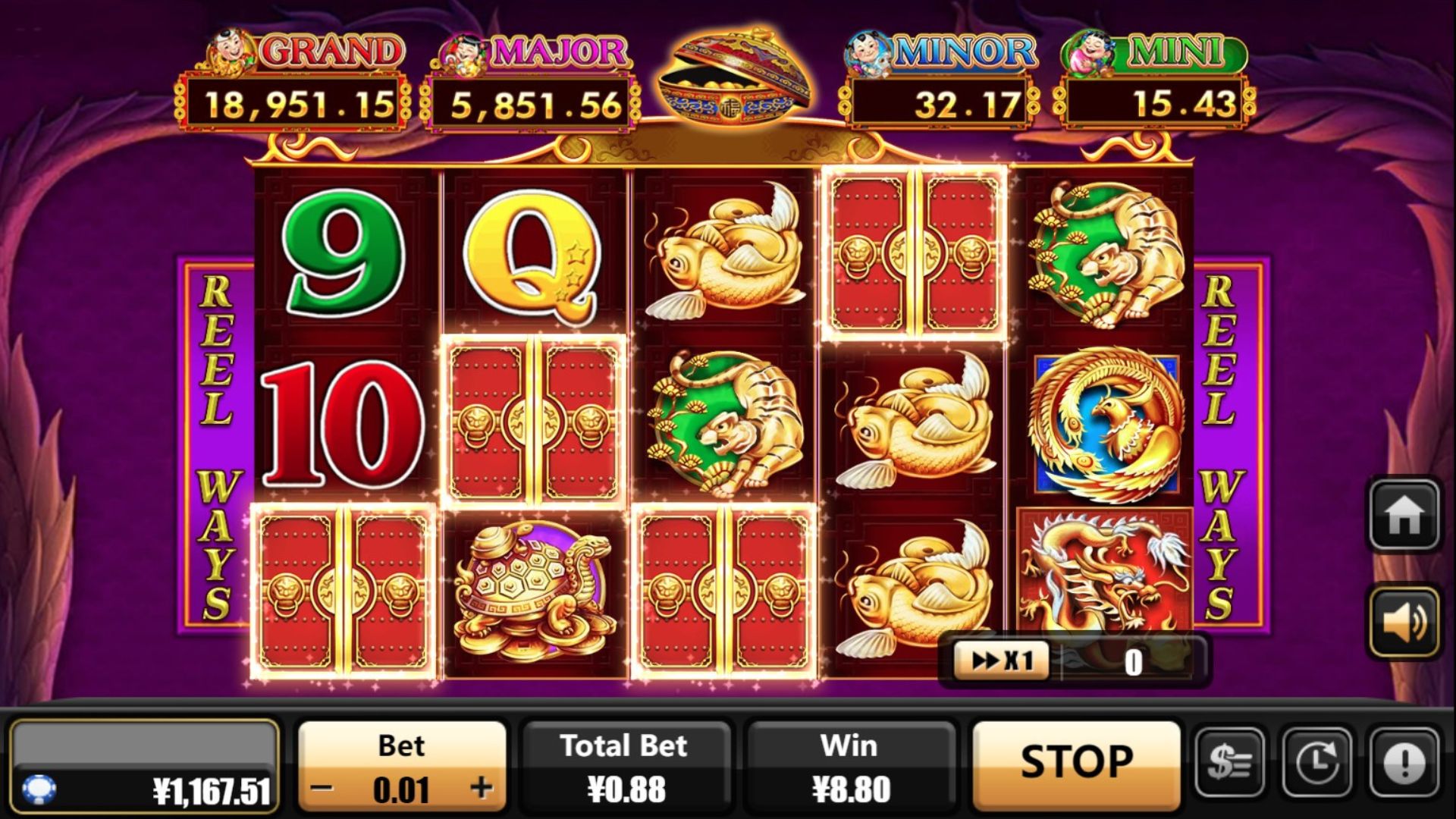
Task: Change spin speed with the X1 button
Action: point(1002,661)
